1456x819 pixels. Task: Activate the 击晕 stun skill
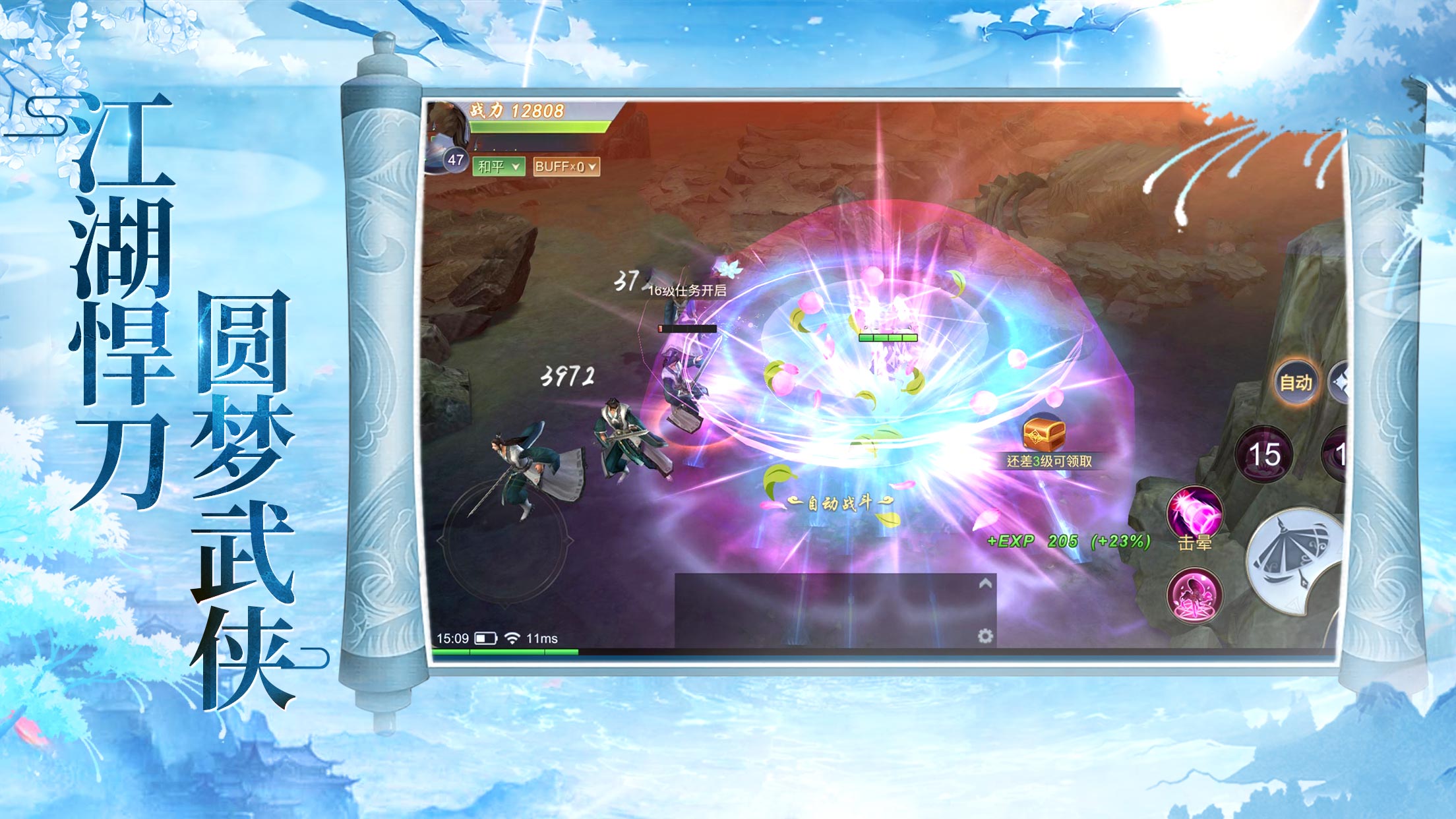click(1194, 514)
